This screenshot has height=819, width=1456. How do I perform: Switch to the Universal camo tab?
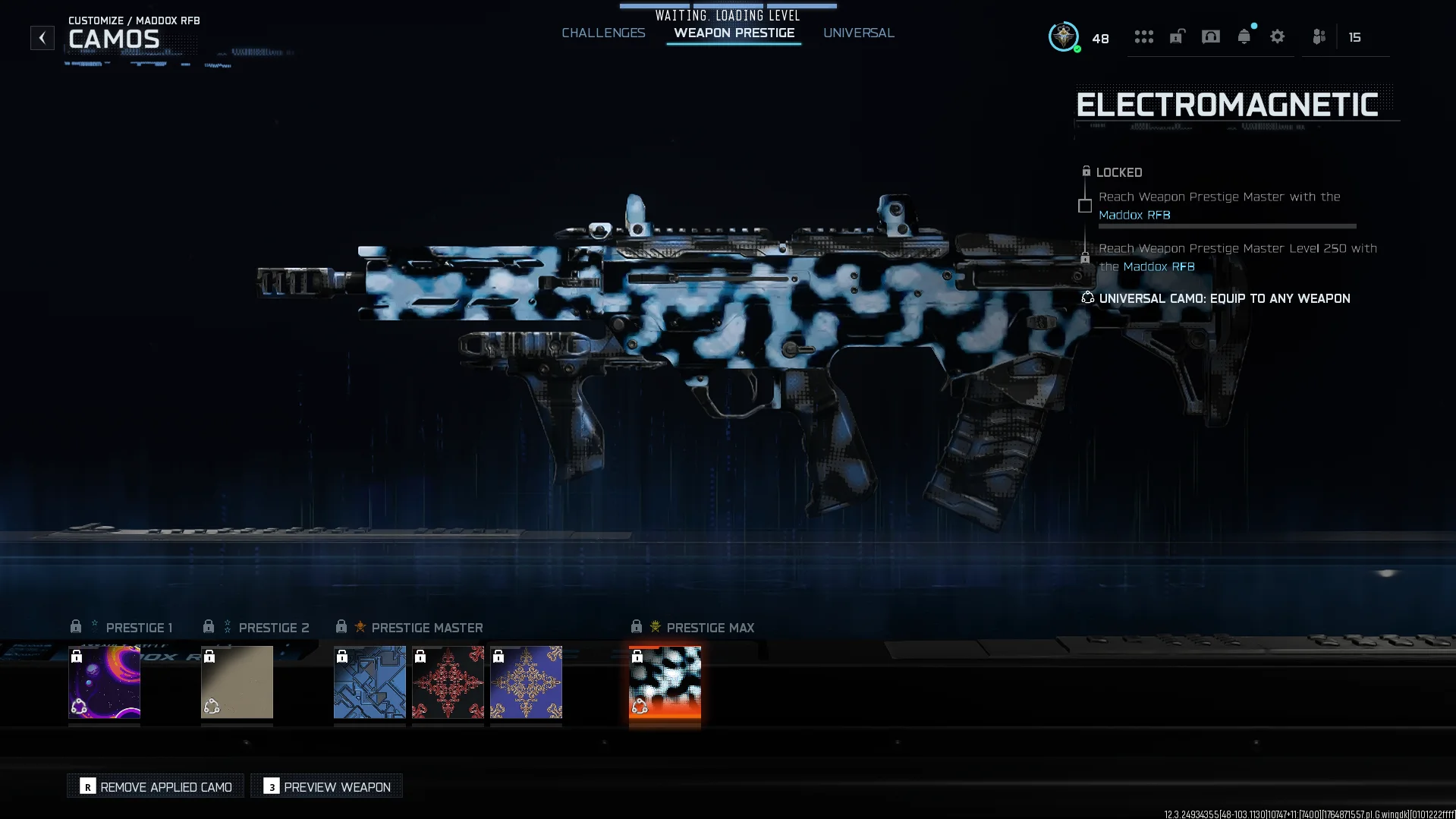click(858, 33)
